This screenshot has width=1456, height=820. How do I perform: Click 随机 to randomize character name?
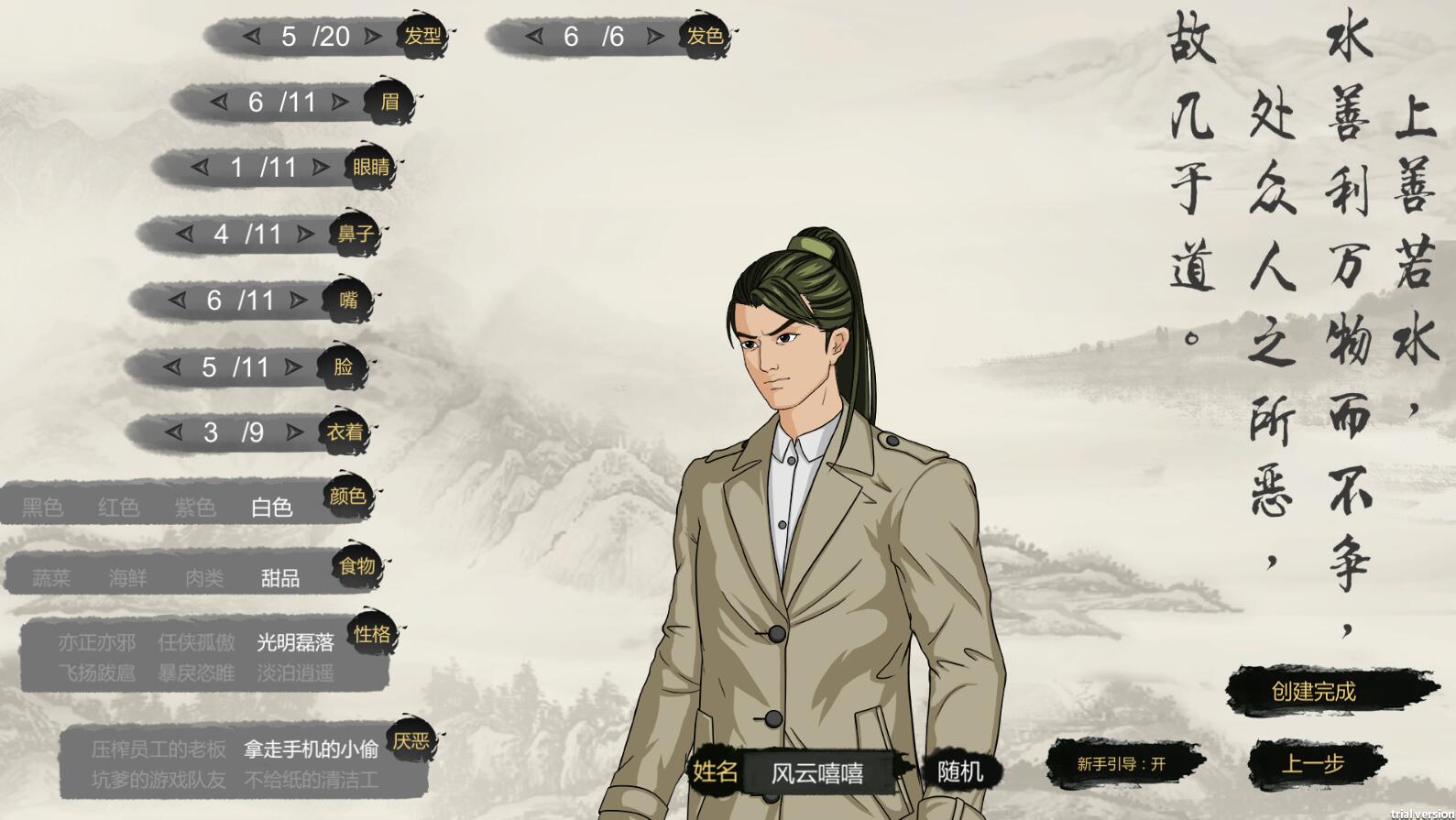pos(959,771)
